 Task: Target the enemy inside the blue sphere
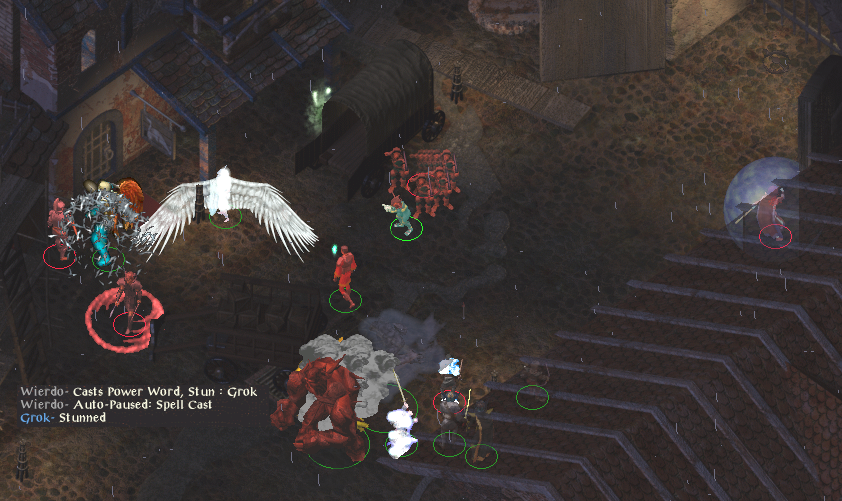[771, 212]
